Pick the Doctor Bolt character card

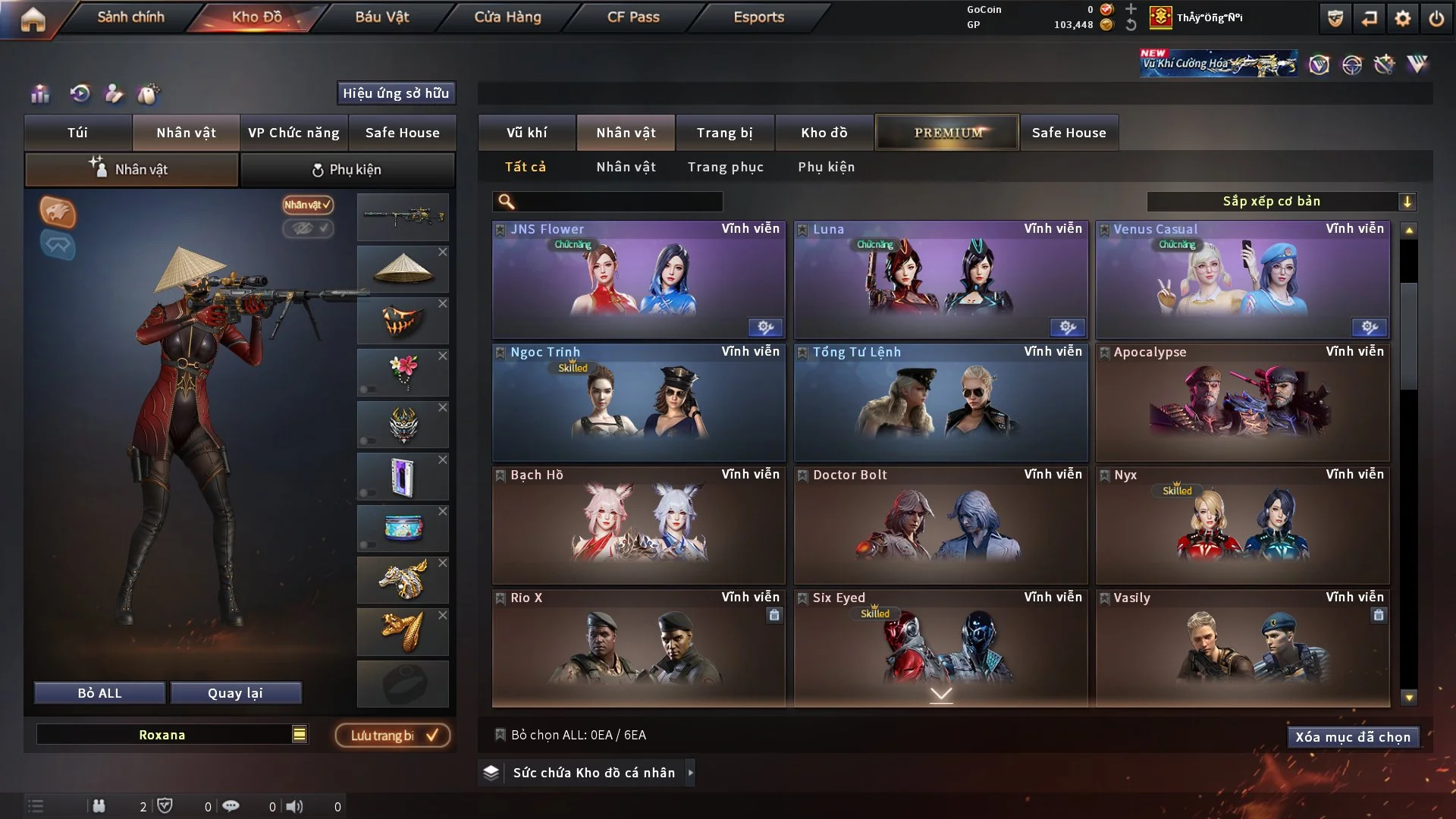click(x=940, y=525)
